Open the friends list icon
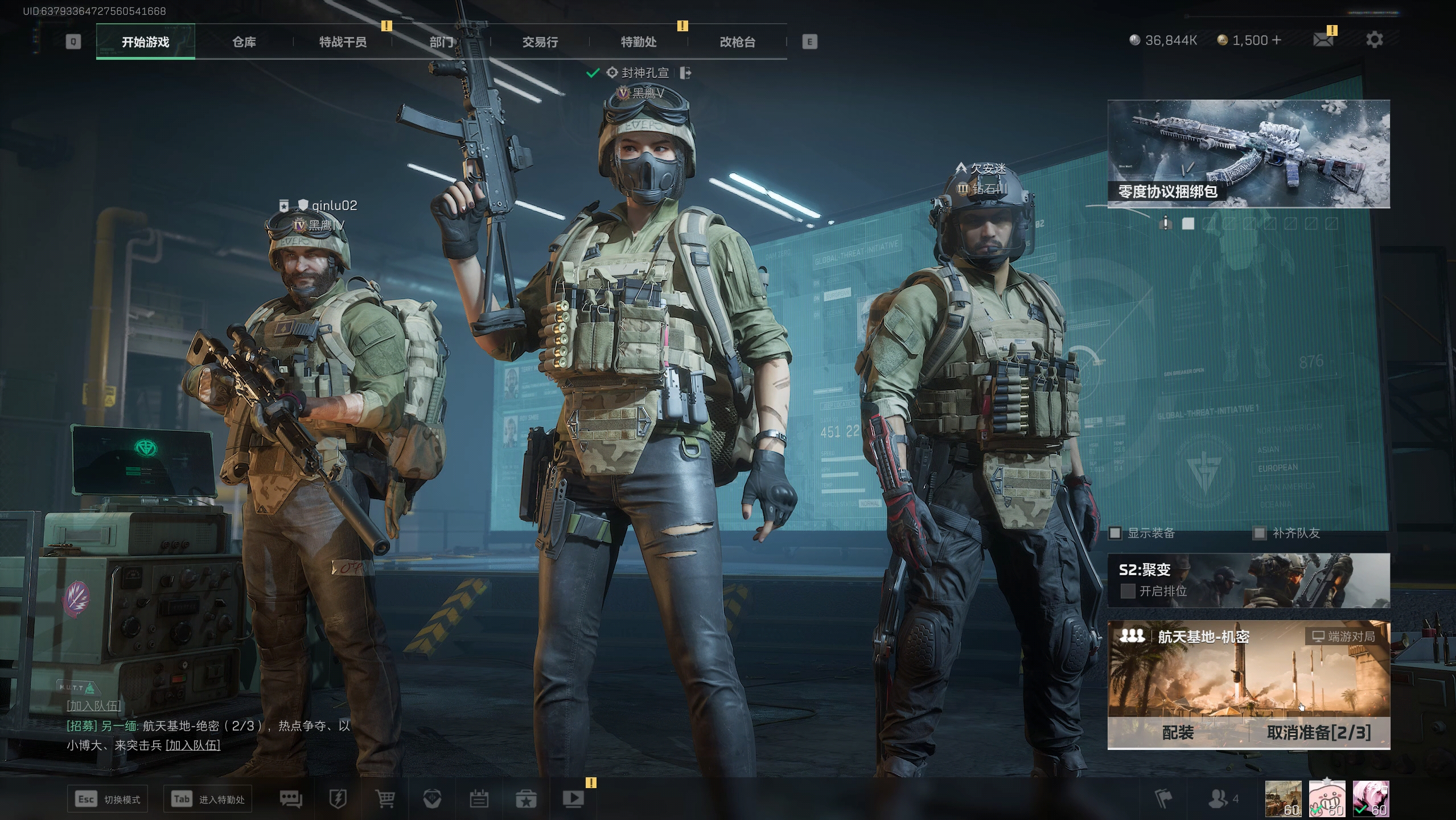 pyautogui.click(x=1218, y=799)
